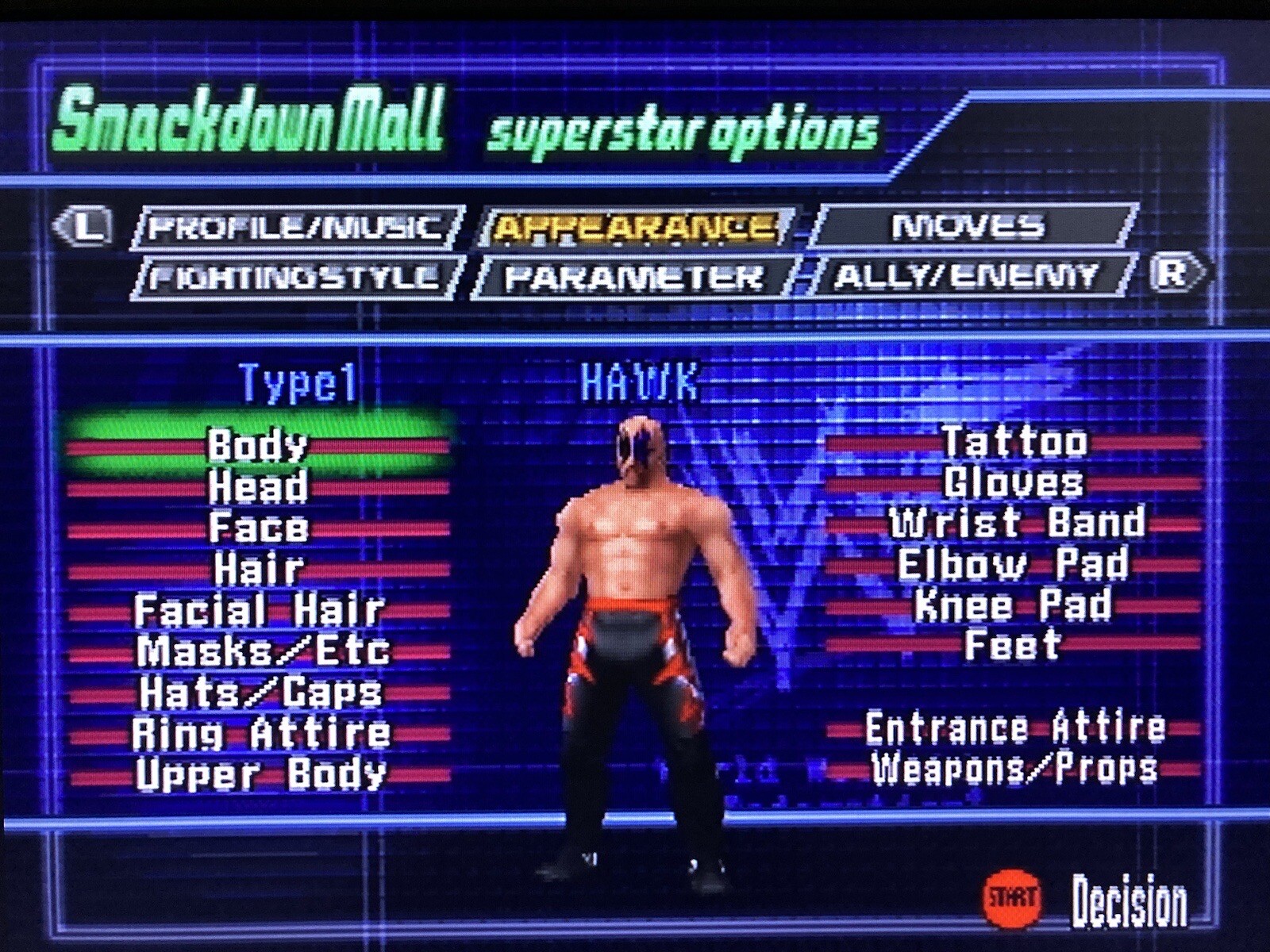Viewport: 1270px width, 952px height.
Task: Choose the Body appearance option
Action: tap(258, 445)
